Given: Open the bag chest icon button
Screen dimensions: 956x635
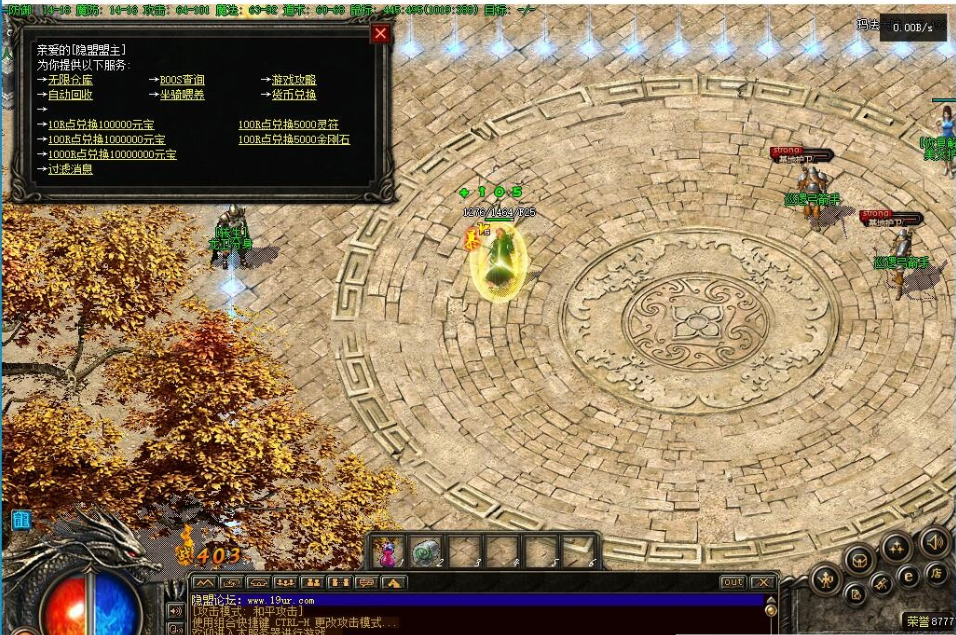Looking at the screenshot, I should click(859, 559).
